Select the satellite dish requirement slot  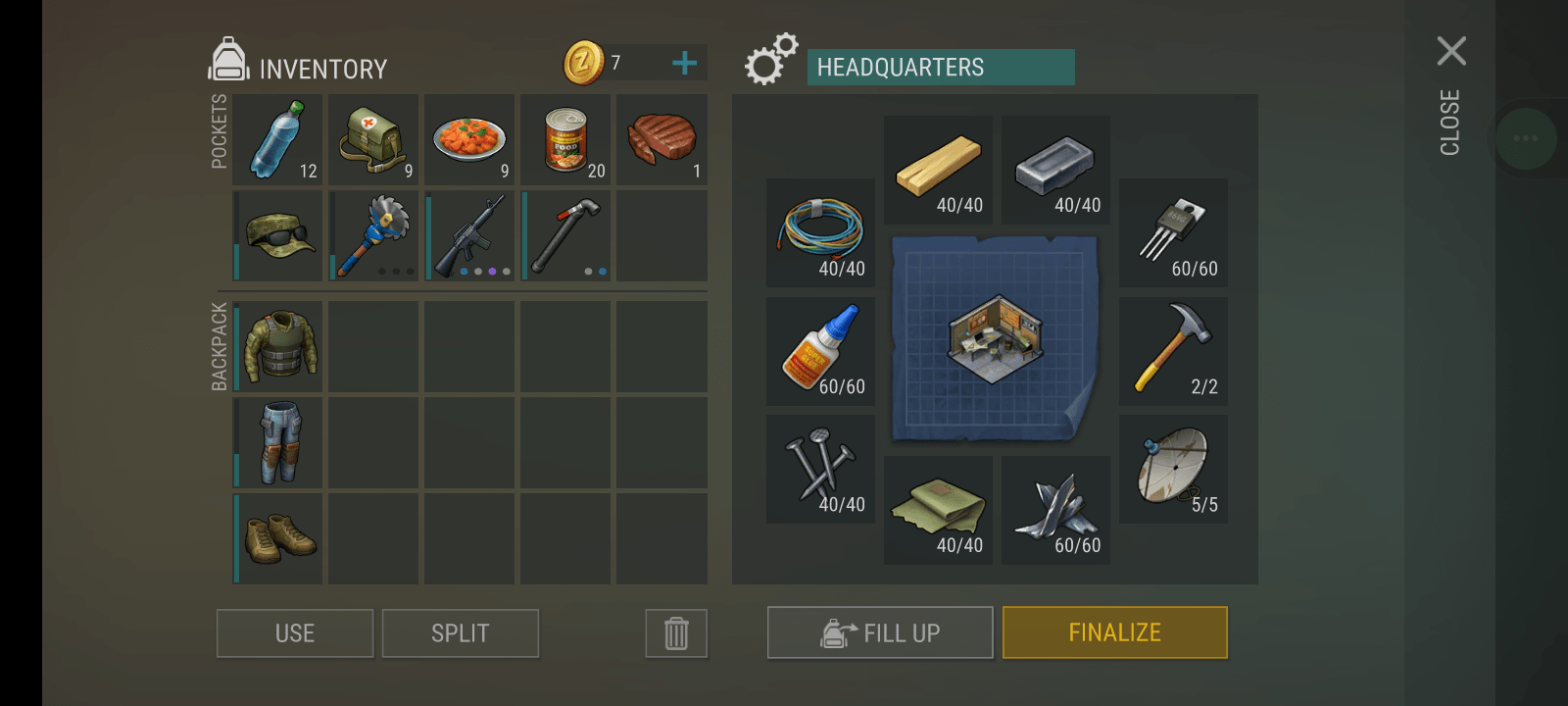1173,468
